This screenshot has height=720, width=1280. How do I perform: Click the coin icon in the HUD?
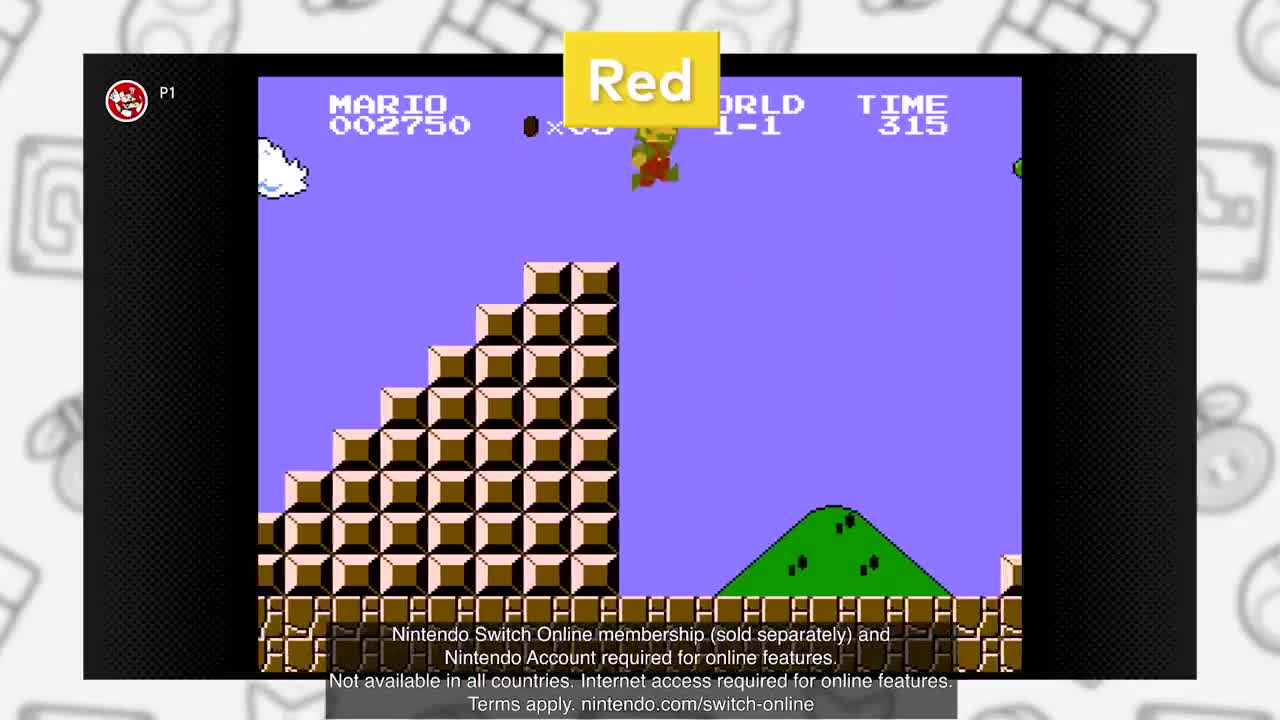[531, 126]
